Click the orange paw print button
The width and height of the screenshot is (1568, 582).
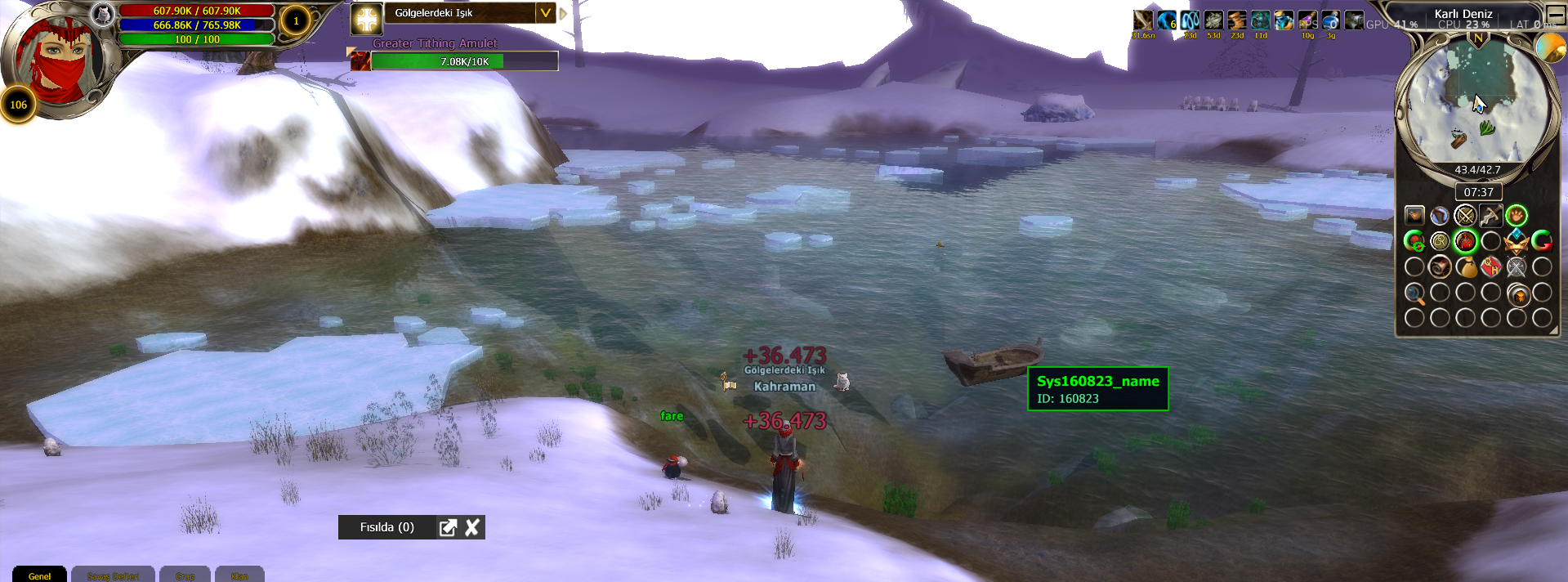[1517, 216]
